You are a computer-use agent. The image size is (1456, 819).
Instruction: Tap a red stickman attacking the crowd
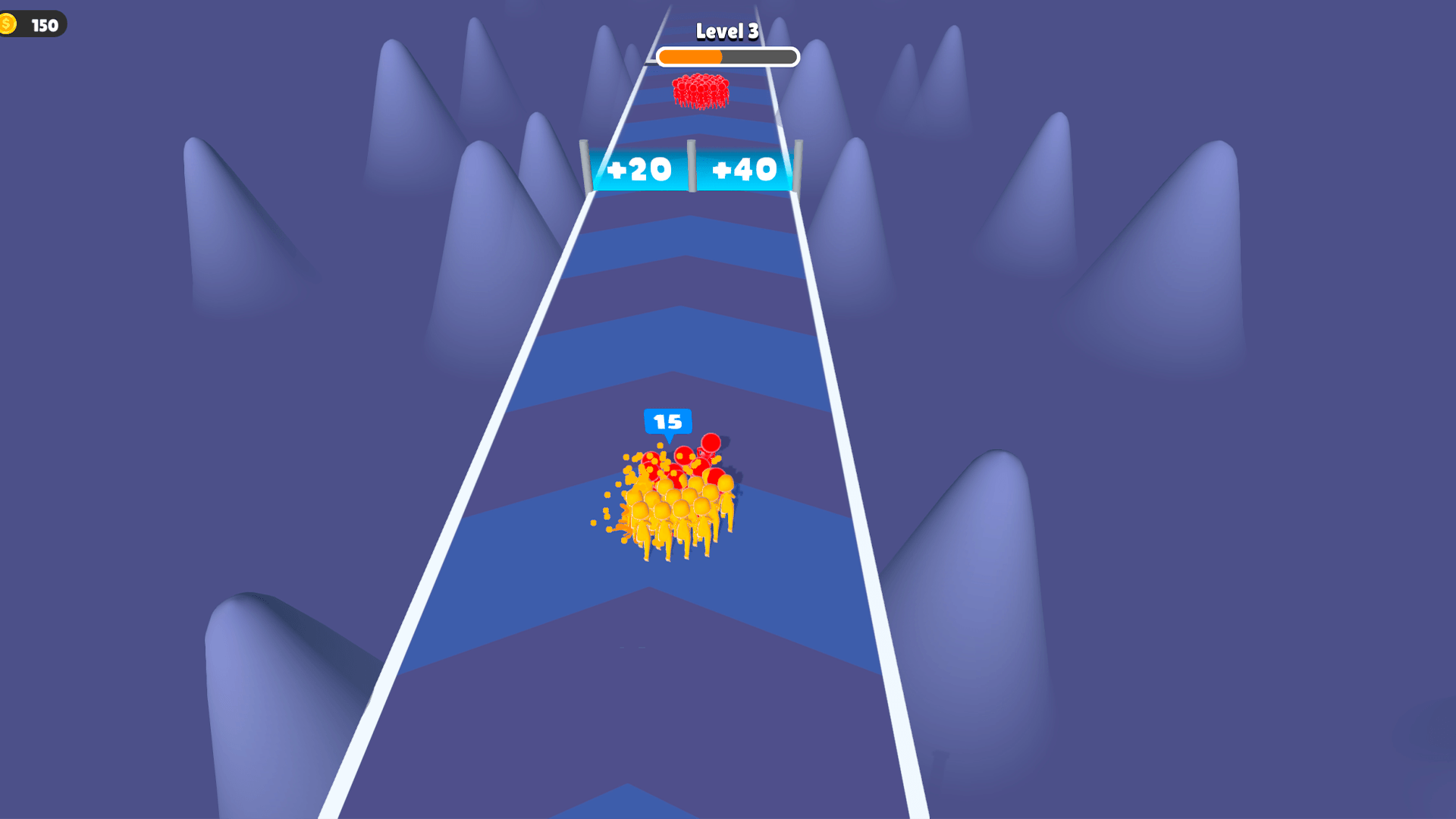(710, 444)
